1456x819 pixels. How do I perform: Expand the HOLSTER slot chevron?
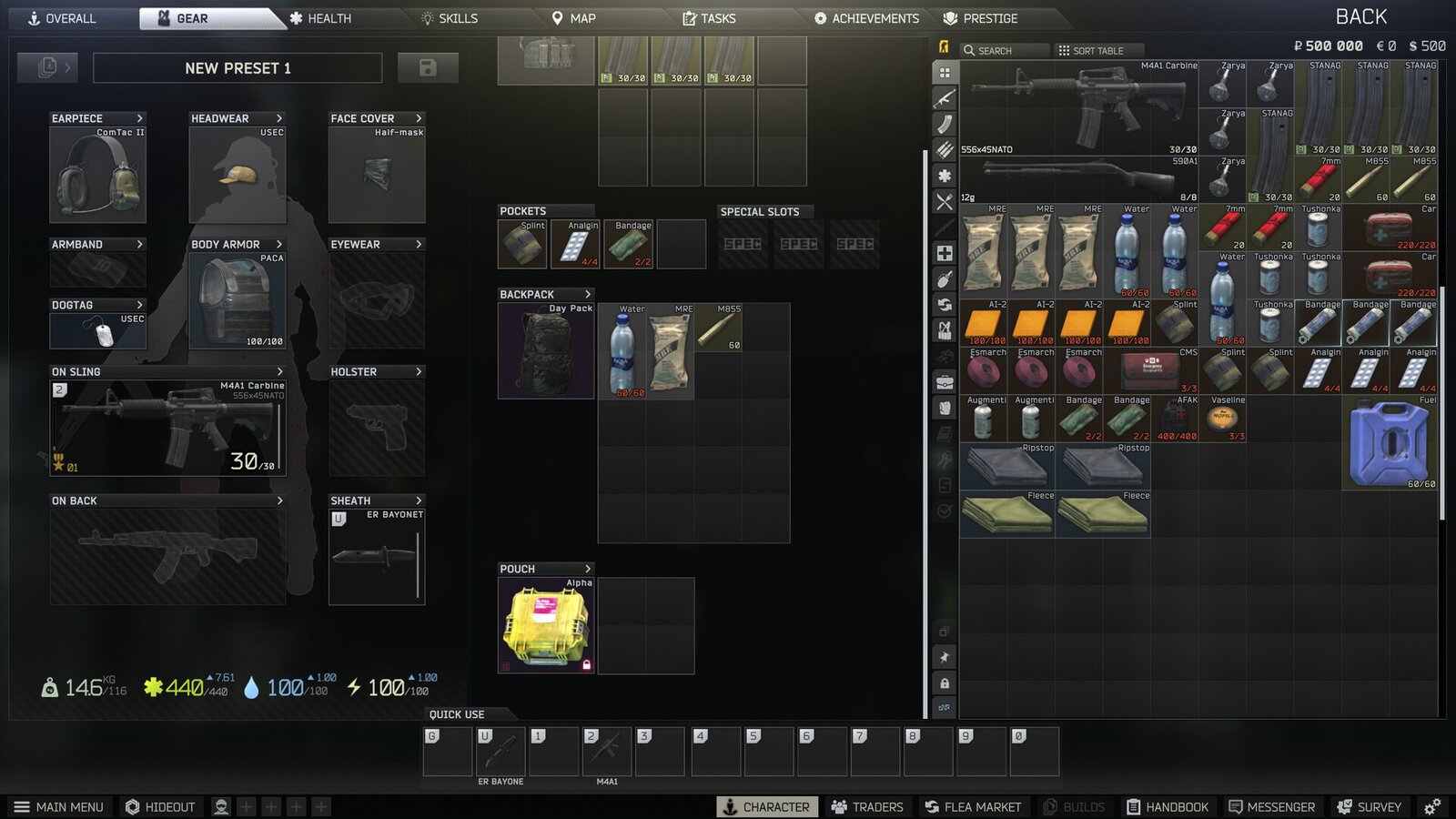(x=418, y=371)
